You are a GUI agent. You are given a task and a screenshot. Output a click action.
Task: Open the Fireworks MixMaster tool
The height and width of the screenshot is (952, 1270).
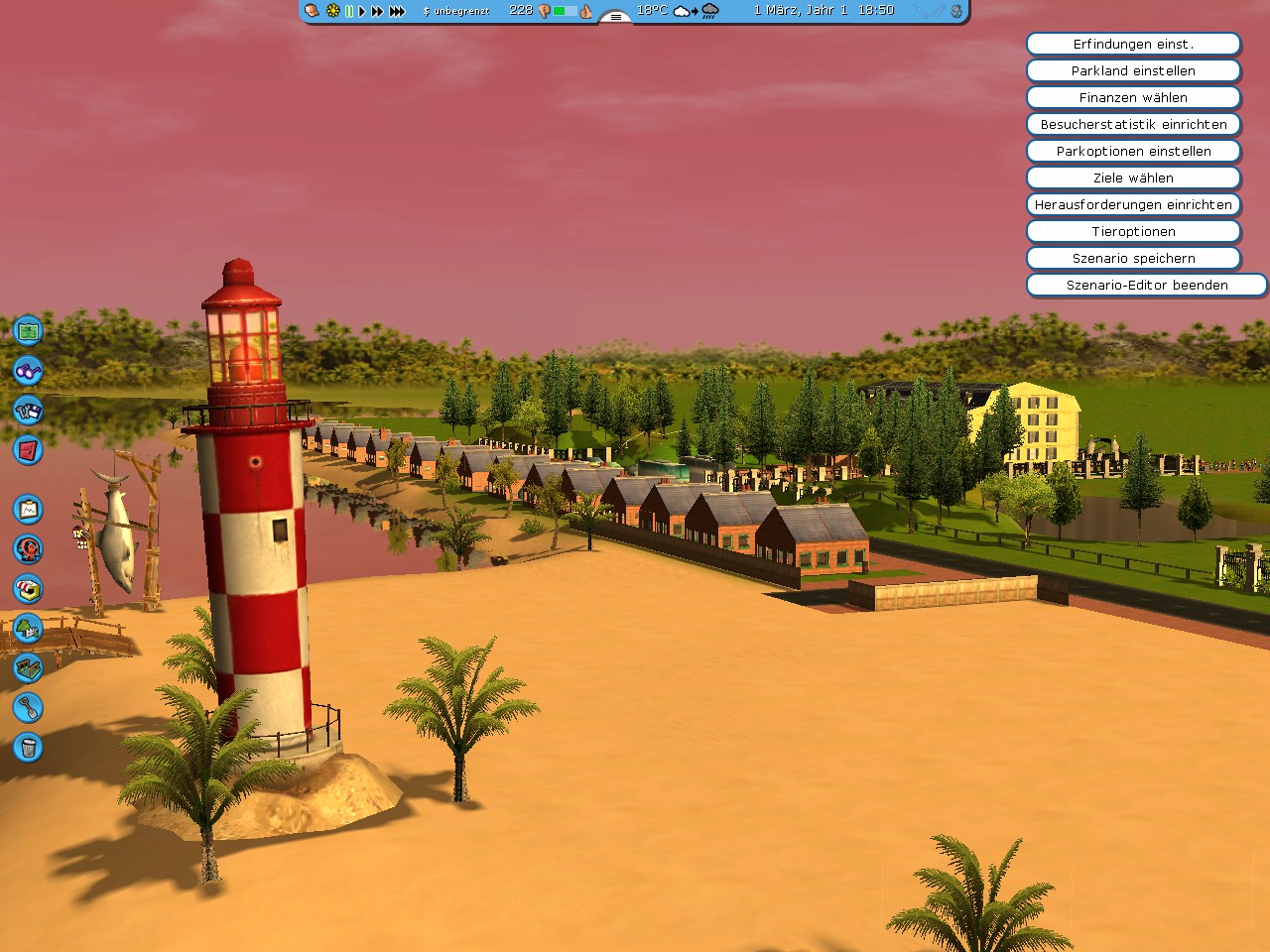pos(27,549)
